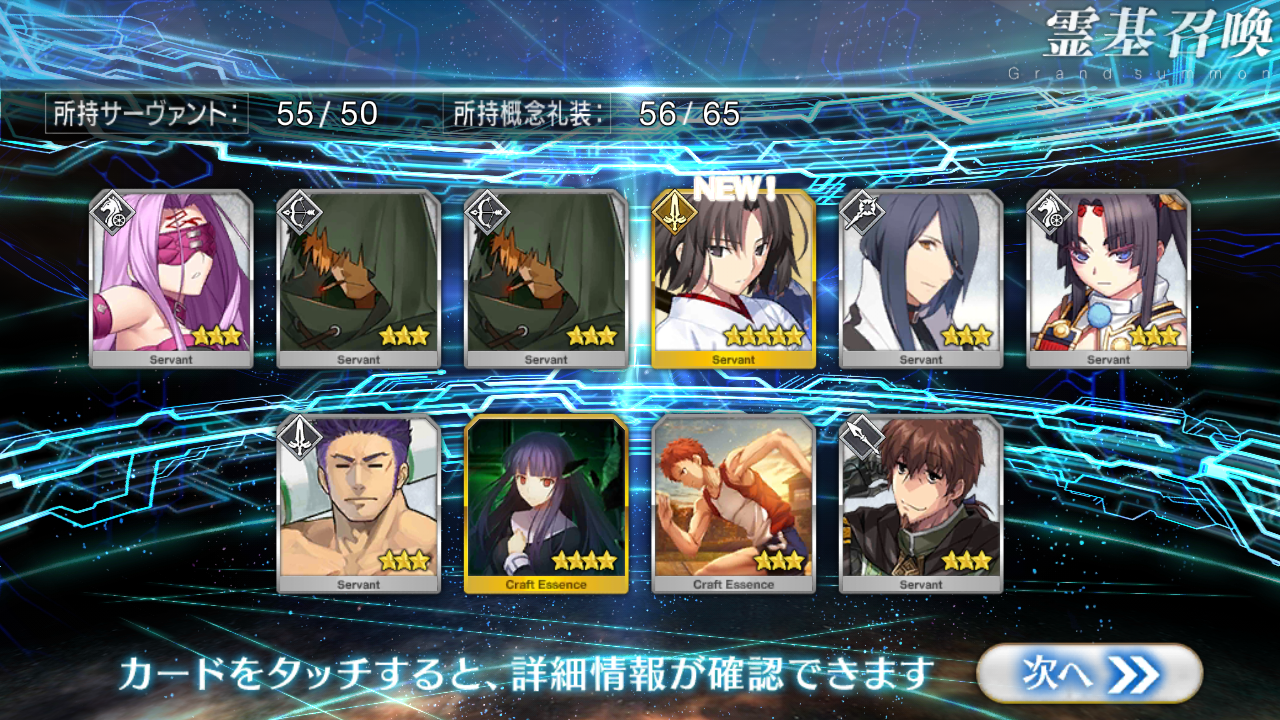This screenshot has width=1280, height=720.
Task: Open the pink-haired Medusa Rider card
Action: coord(170,278)
